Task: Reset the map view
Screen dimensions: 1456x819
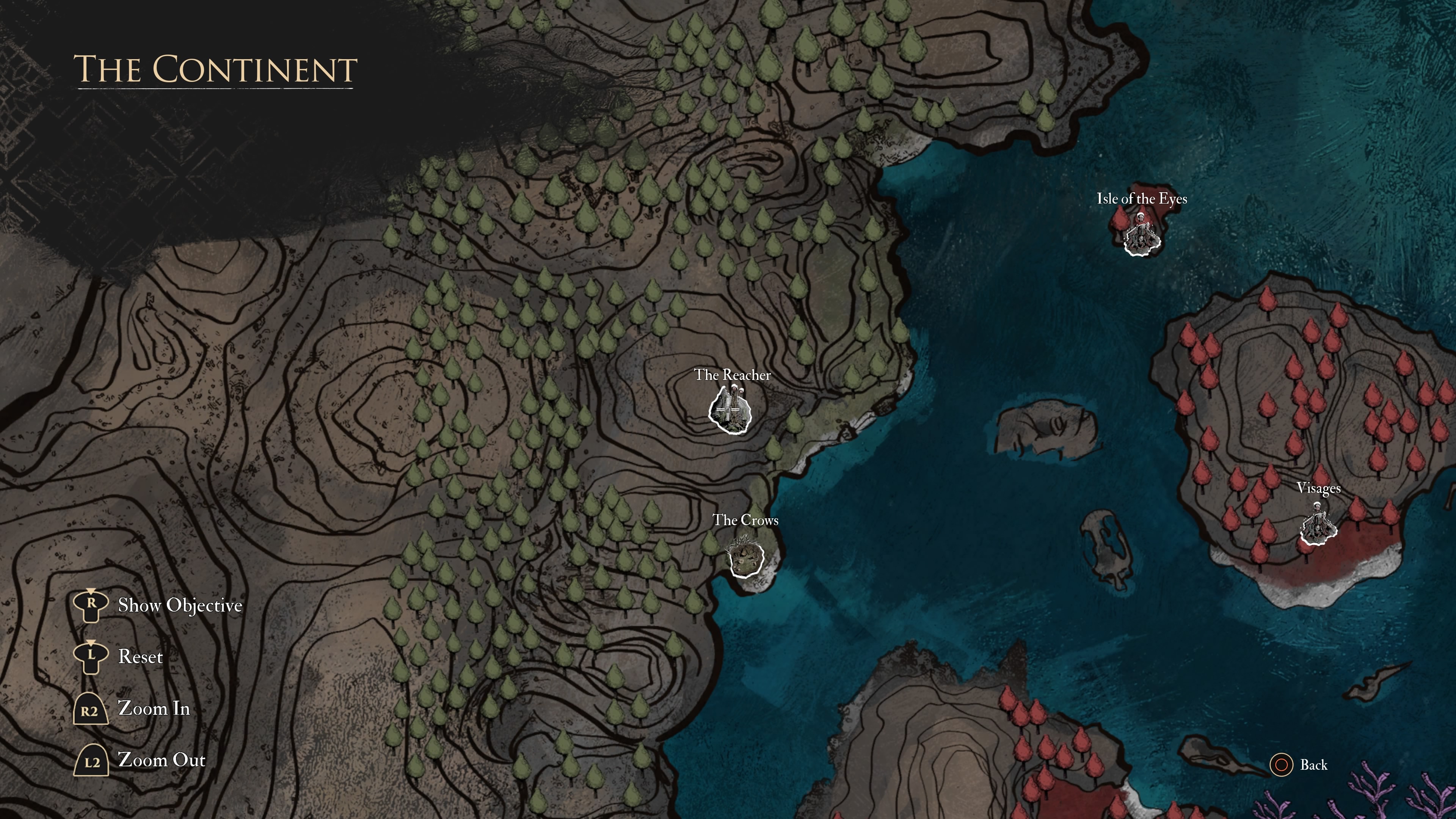Action: (x=140, y=657)
